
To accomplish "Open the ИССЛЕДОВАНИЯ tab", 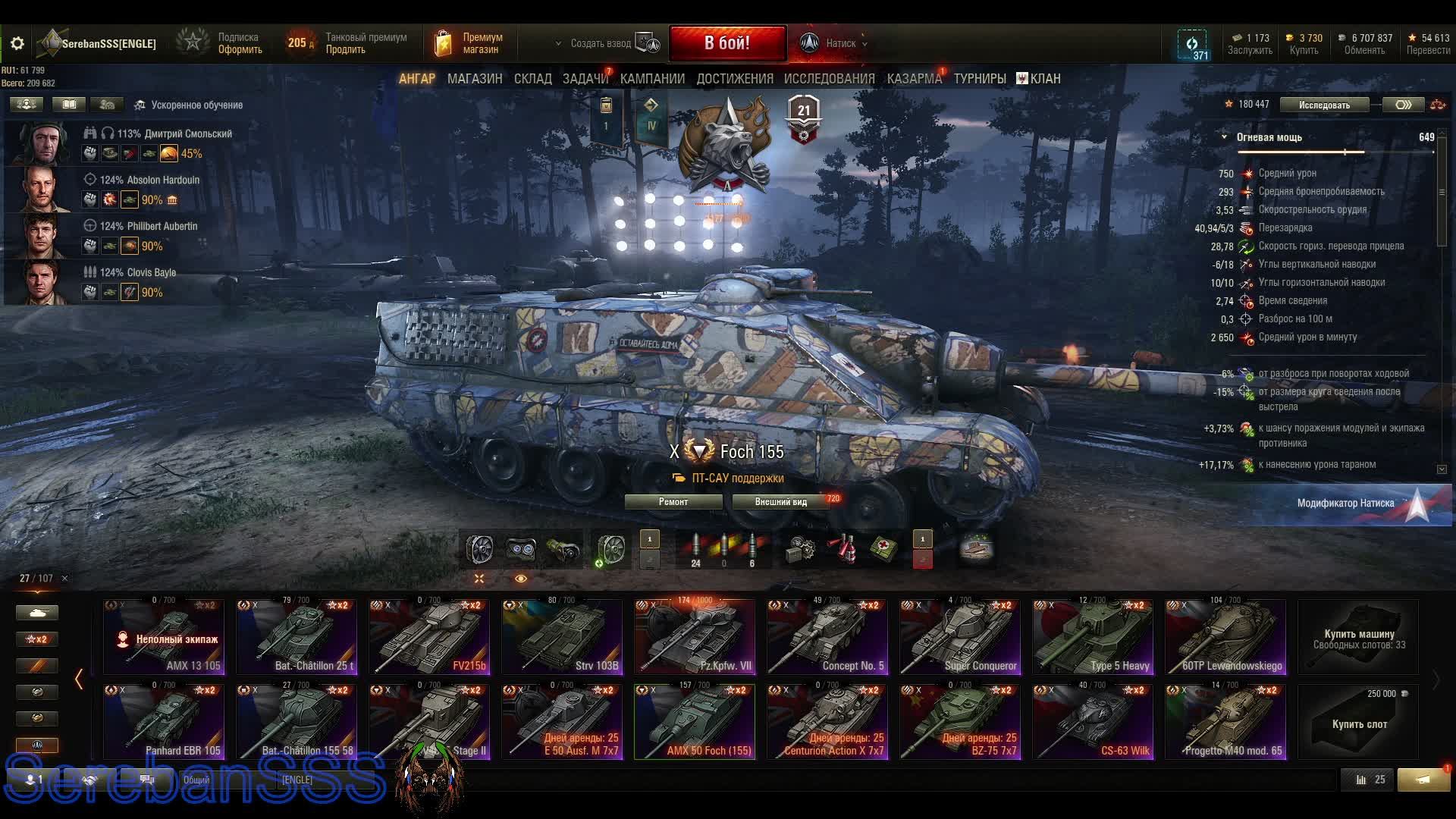I will coord(829,79).
